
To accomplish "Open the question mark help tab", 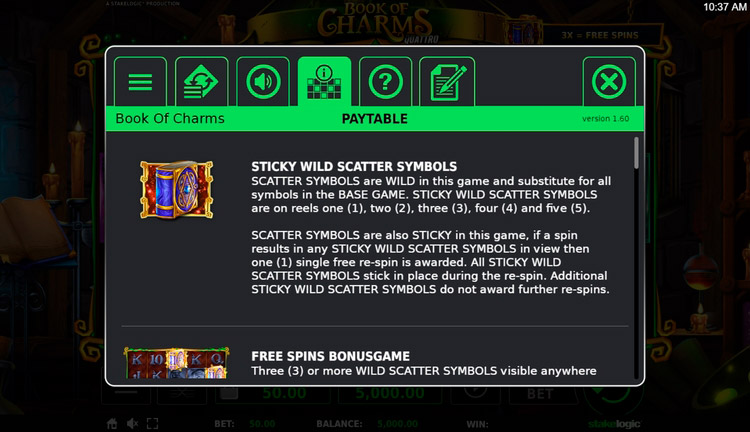I will (385, 82).
